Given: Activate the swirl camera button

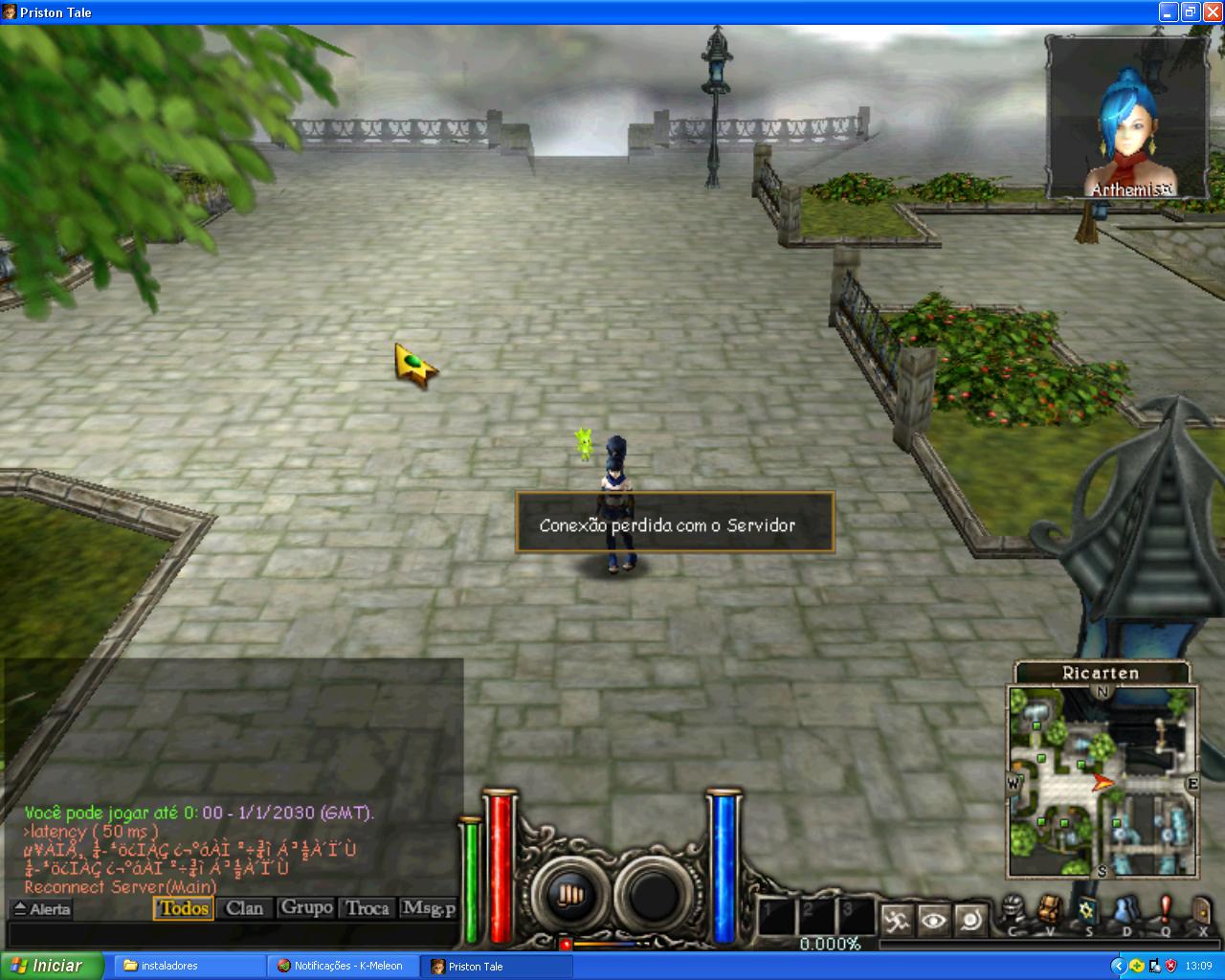Looking at the screenshot, I should [x=969, y=921].
